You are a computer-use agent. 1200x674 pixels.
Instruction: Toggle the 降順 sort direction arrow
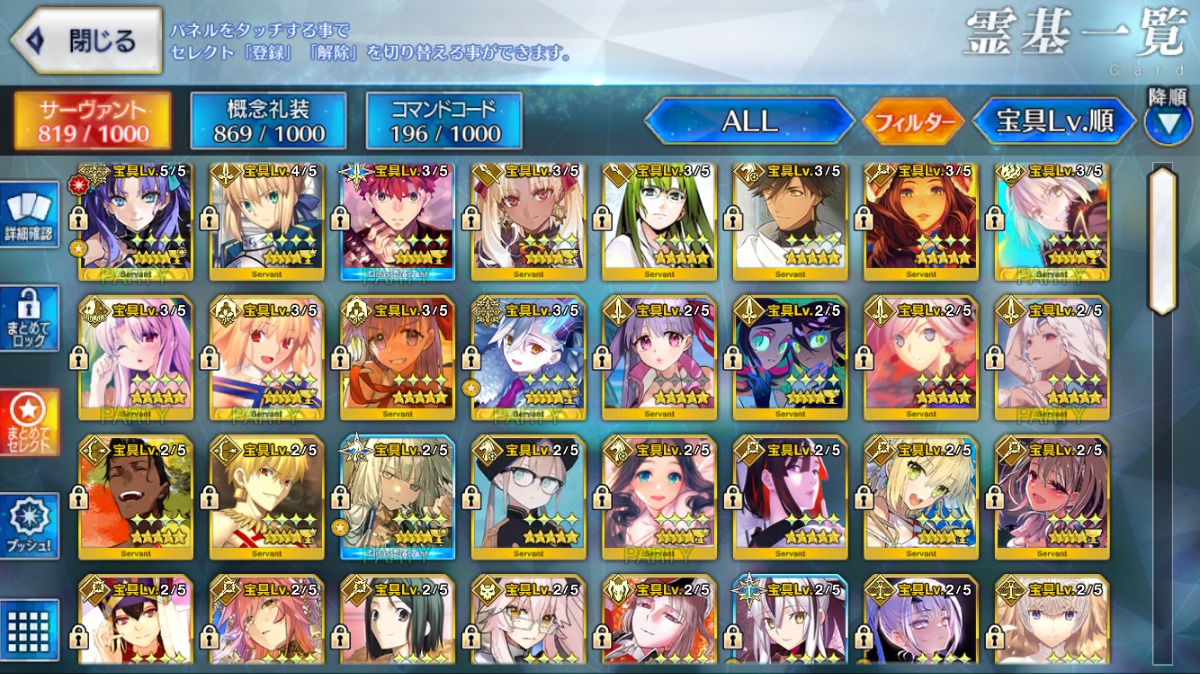click(1167, 122)
